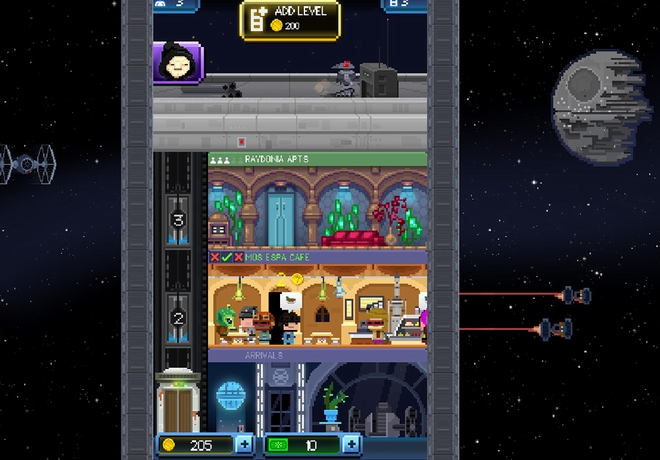The image size is (660, 460).
Task: Open the Emperor Palpatine portrait panel
Action: click(177, 64)
